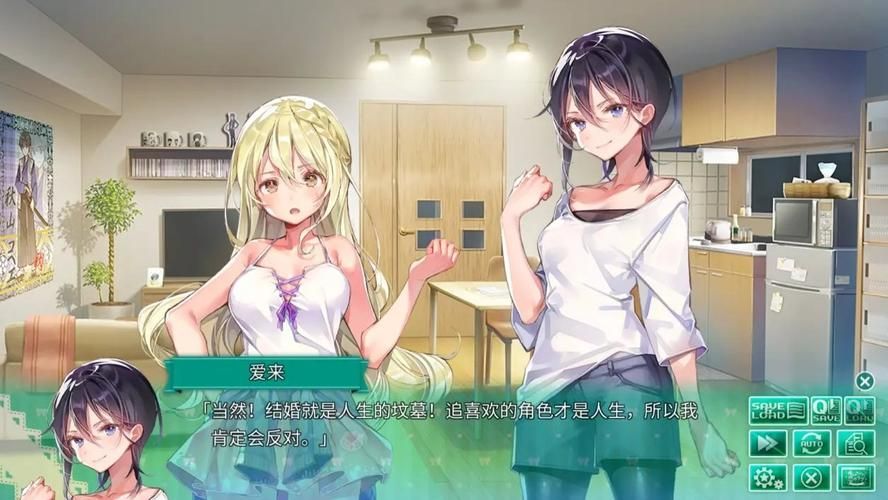Open the gear settings menu
888x500 pixels.
pos(767,477)
